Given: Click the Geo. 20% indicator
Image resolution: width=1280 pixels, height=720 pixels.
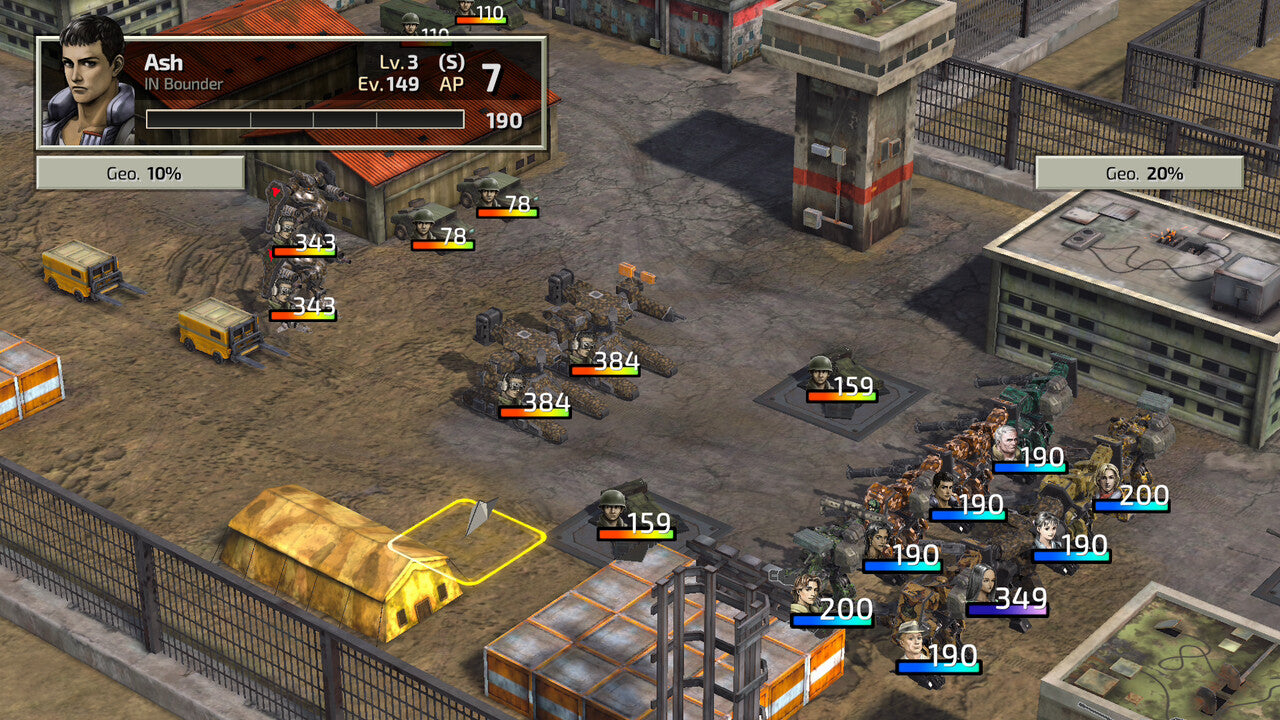Looking at the screenshot, I should [1138, 172].
